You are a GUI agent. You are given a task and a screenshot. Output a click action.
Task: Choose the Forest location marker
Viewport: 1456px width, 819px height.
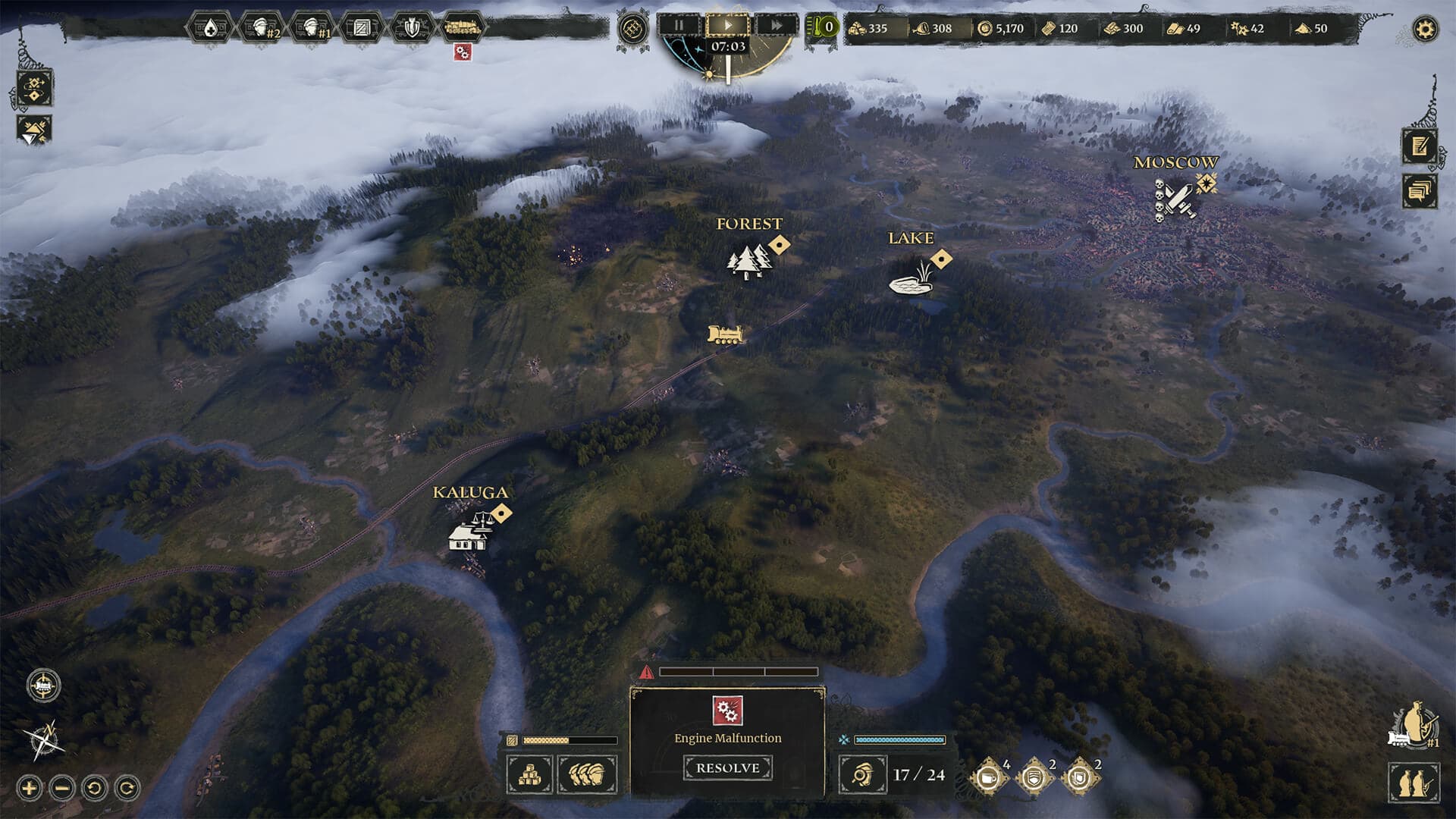(x=748, y=261)
